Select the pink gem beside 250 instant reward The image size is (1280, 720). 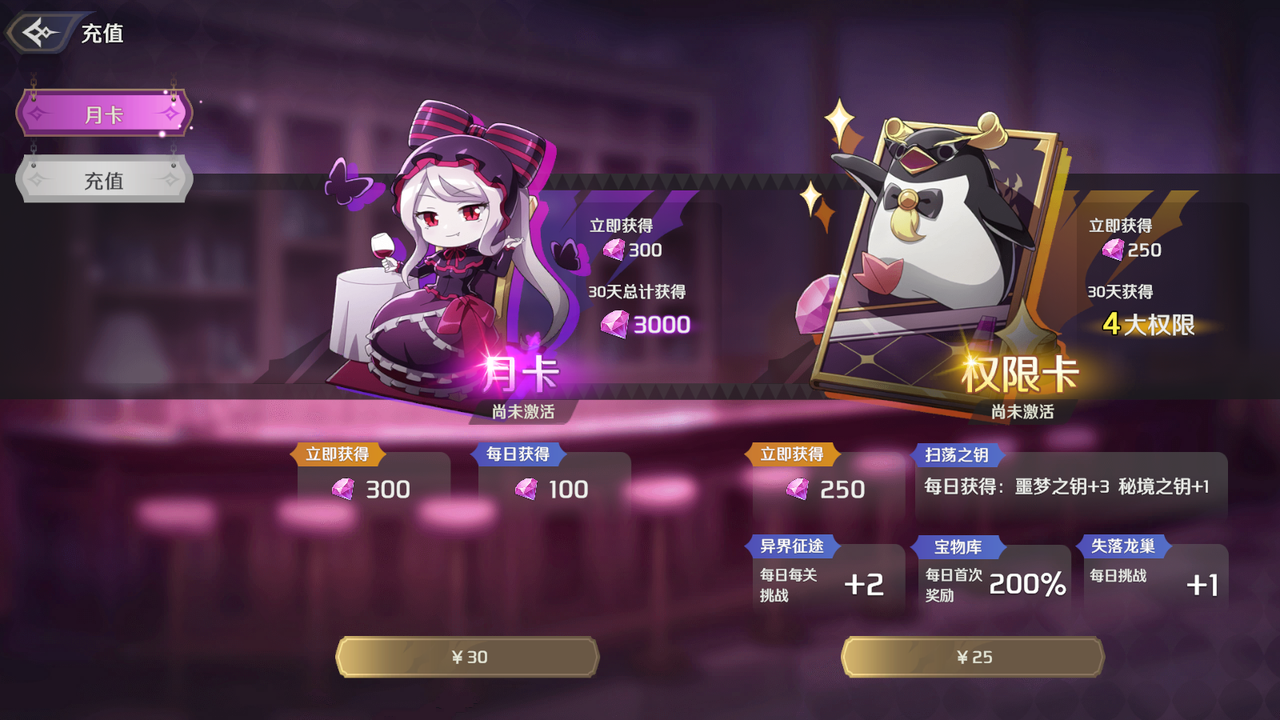point(1111,251)
